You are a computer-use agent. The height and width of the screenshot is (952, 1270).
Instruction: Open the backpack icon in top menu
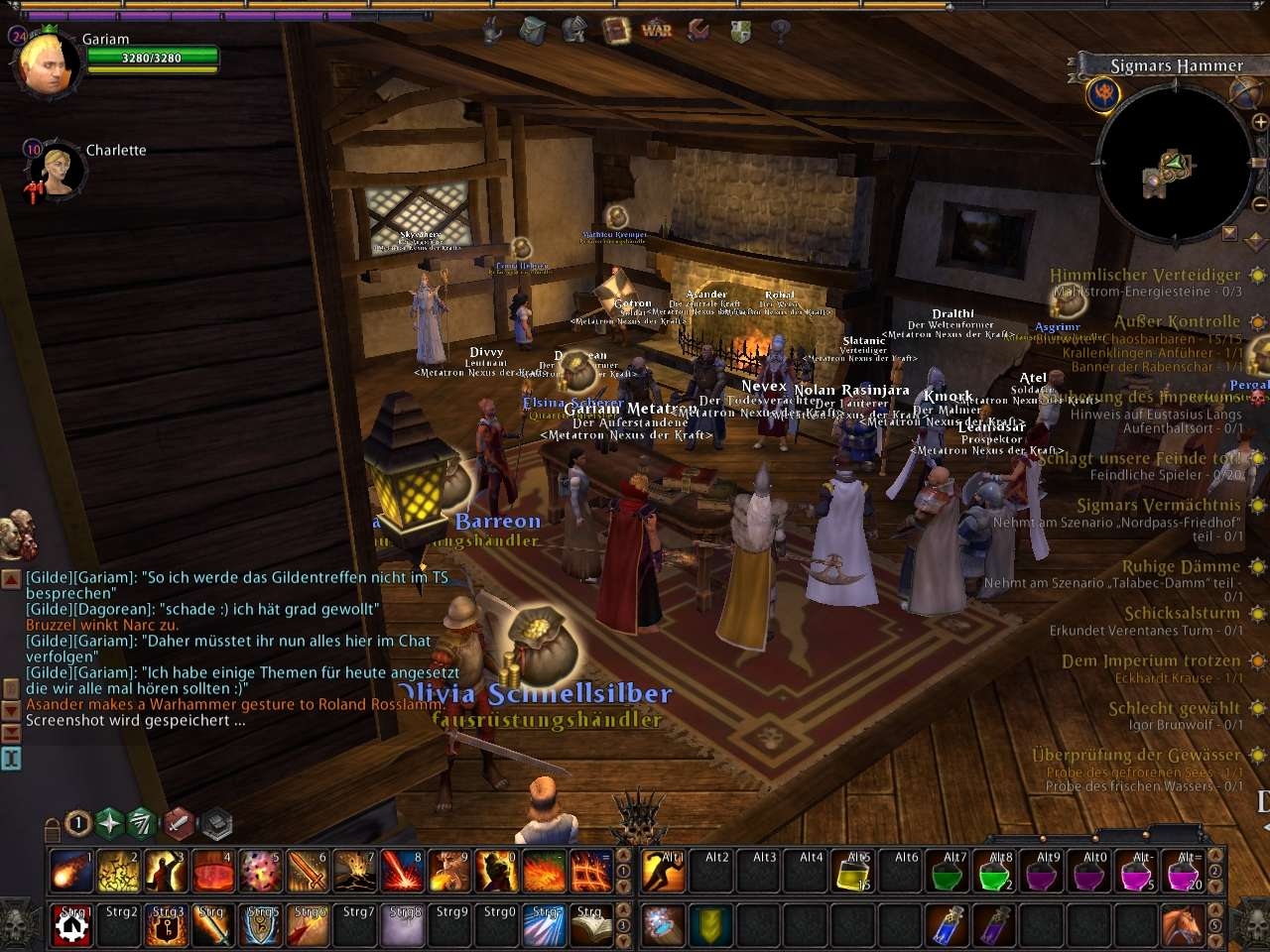pos(533,31)
